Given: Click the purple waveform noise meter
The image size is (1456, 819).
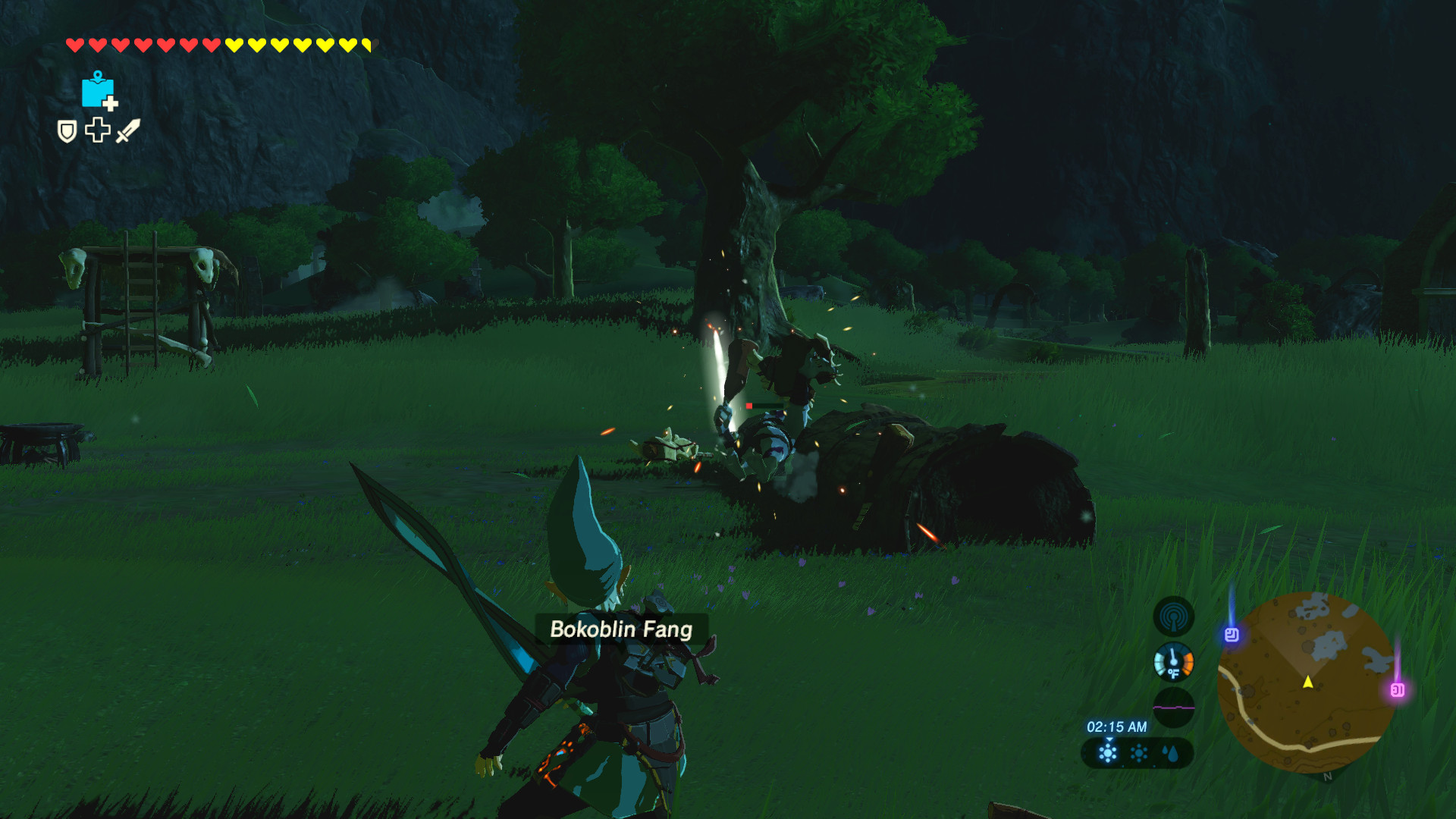Looking at the screenshot, I should [1175, 707].
